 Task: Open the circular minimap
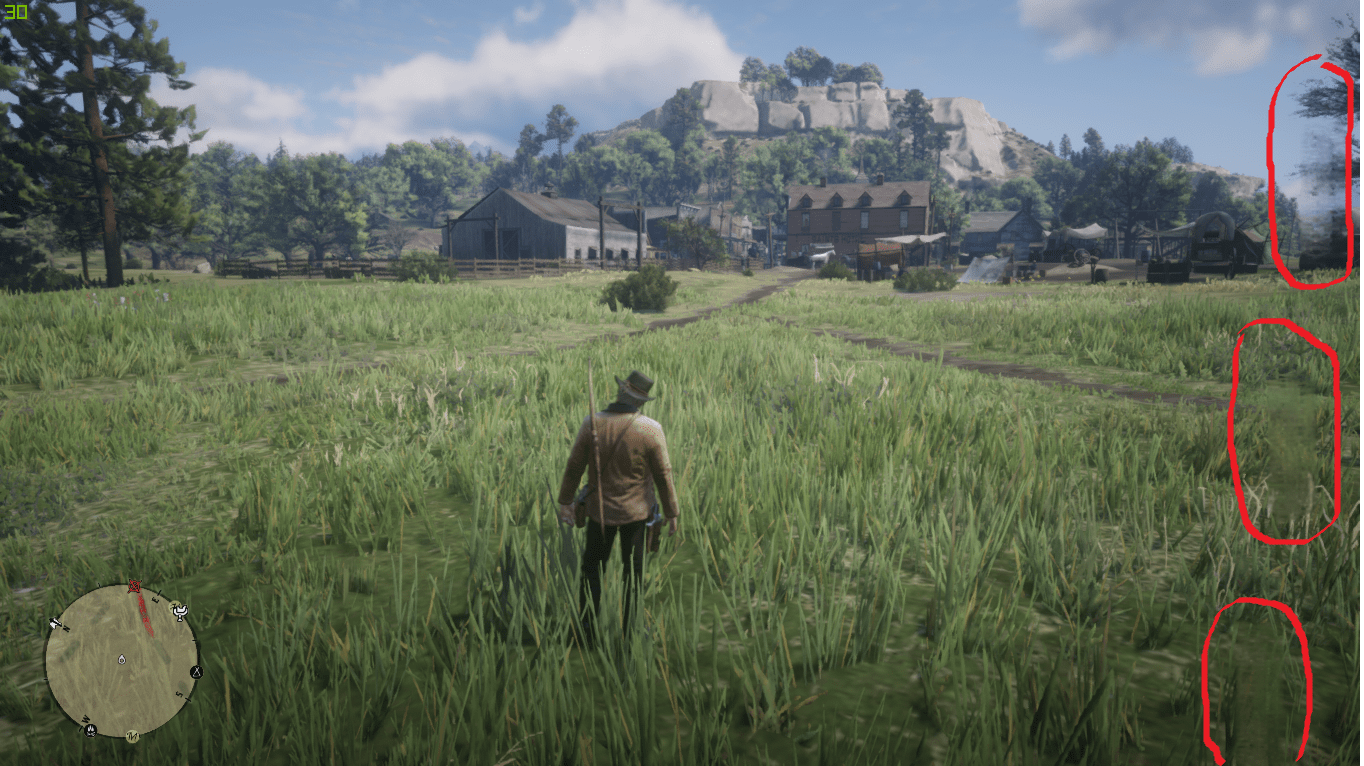pos(121,661)
